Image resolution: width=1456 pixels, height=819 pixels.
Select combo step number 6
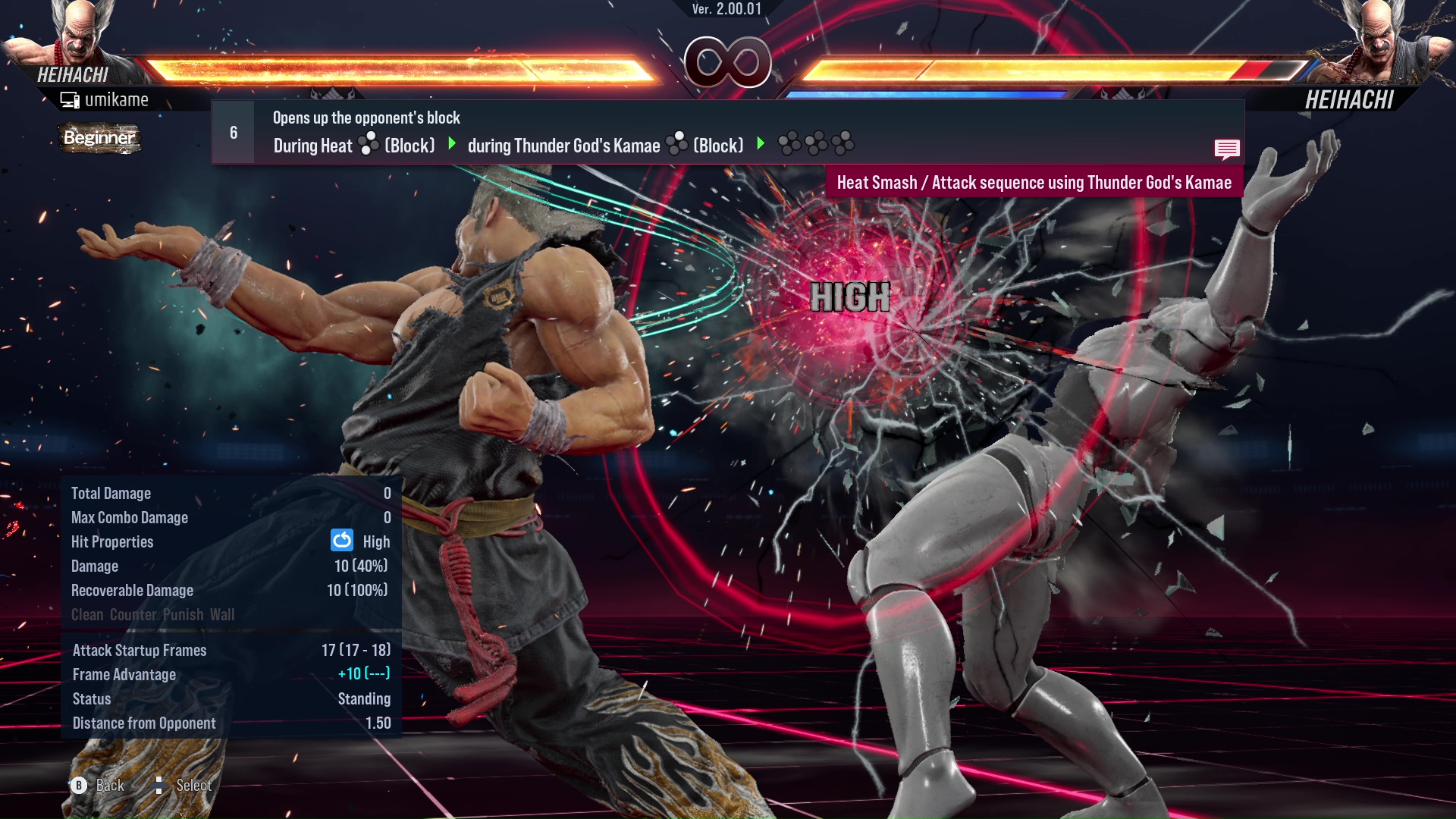pos(233,131)
